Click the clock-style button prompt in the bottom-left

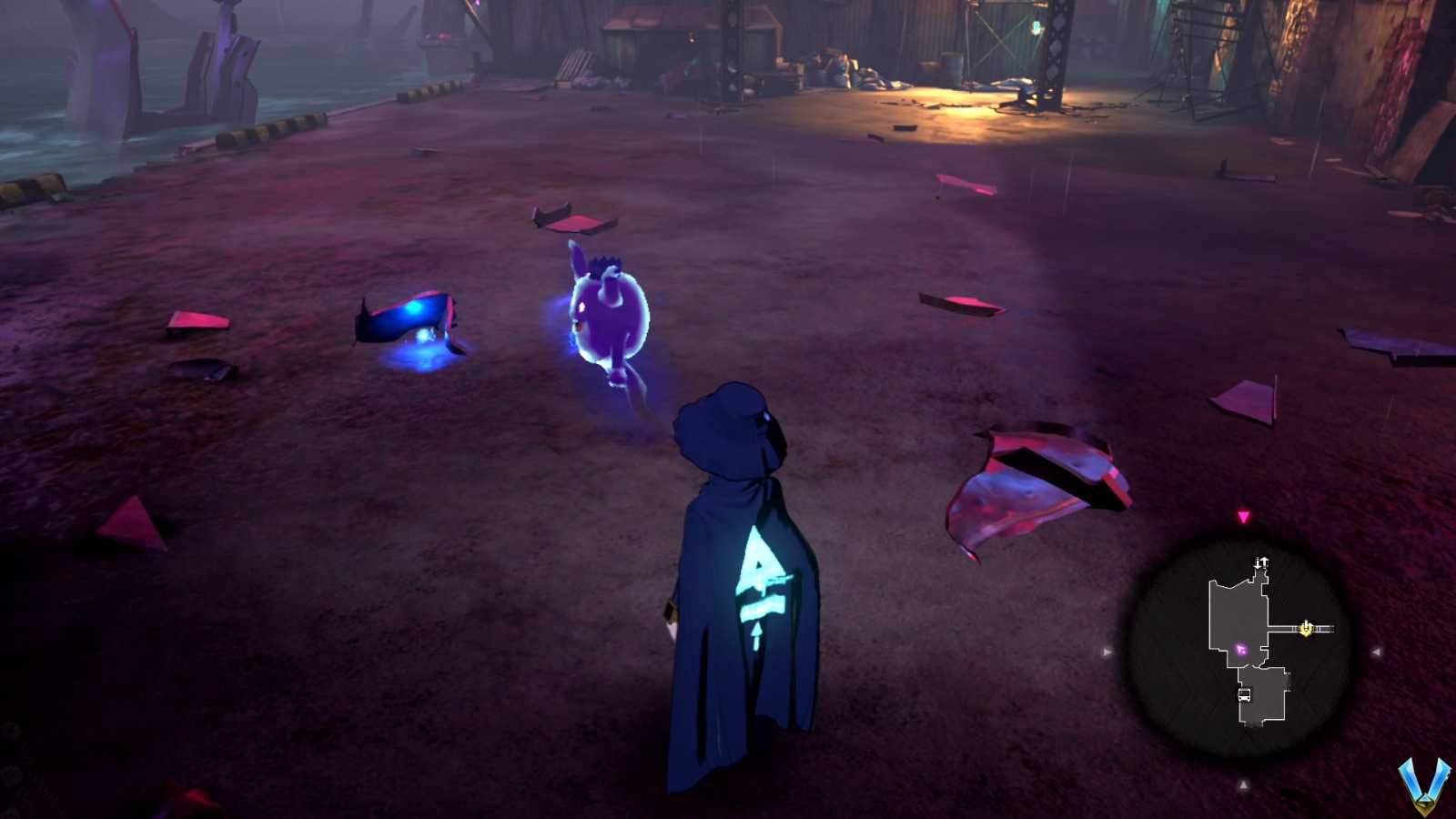[12, 731]
